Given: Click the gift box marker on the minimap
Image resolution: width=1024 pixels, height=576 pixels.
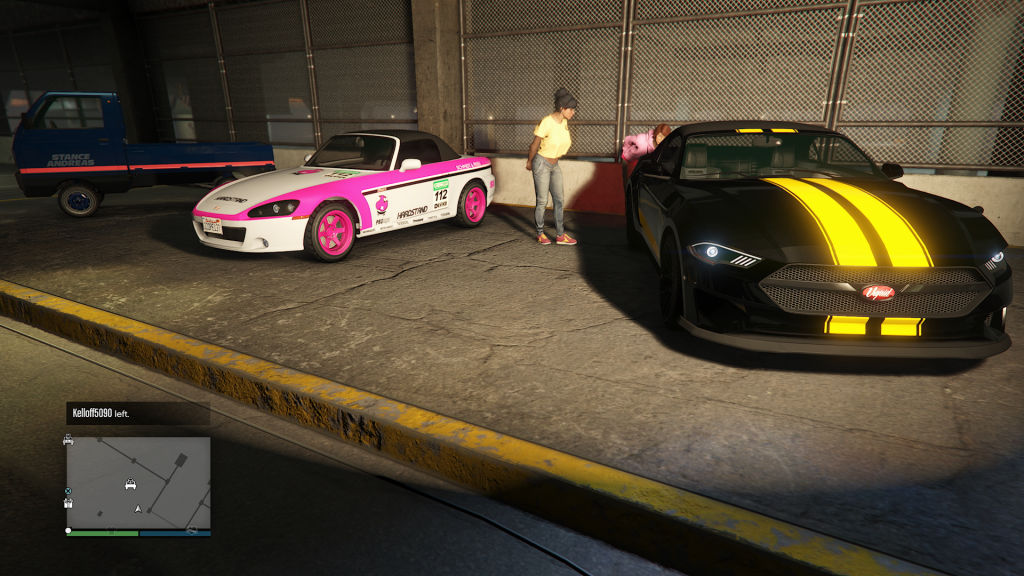Looking at the screenshot, I should tap(68, 503).
